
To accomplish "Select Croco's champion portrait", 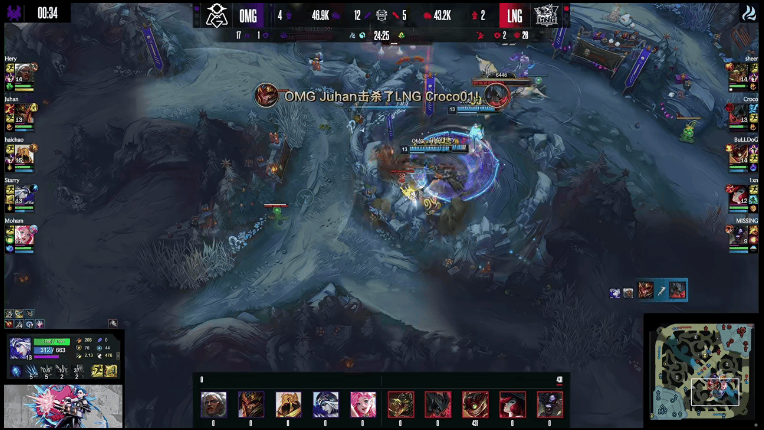I will (x=745, y=112).
